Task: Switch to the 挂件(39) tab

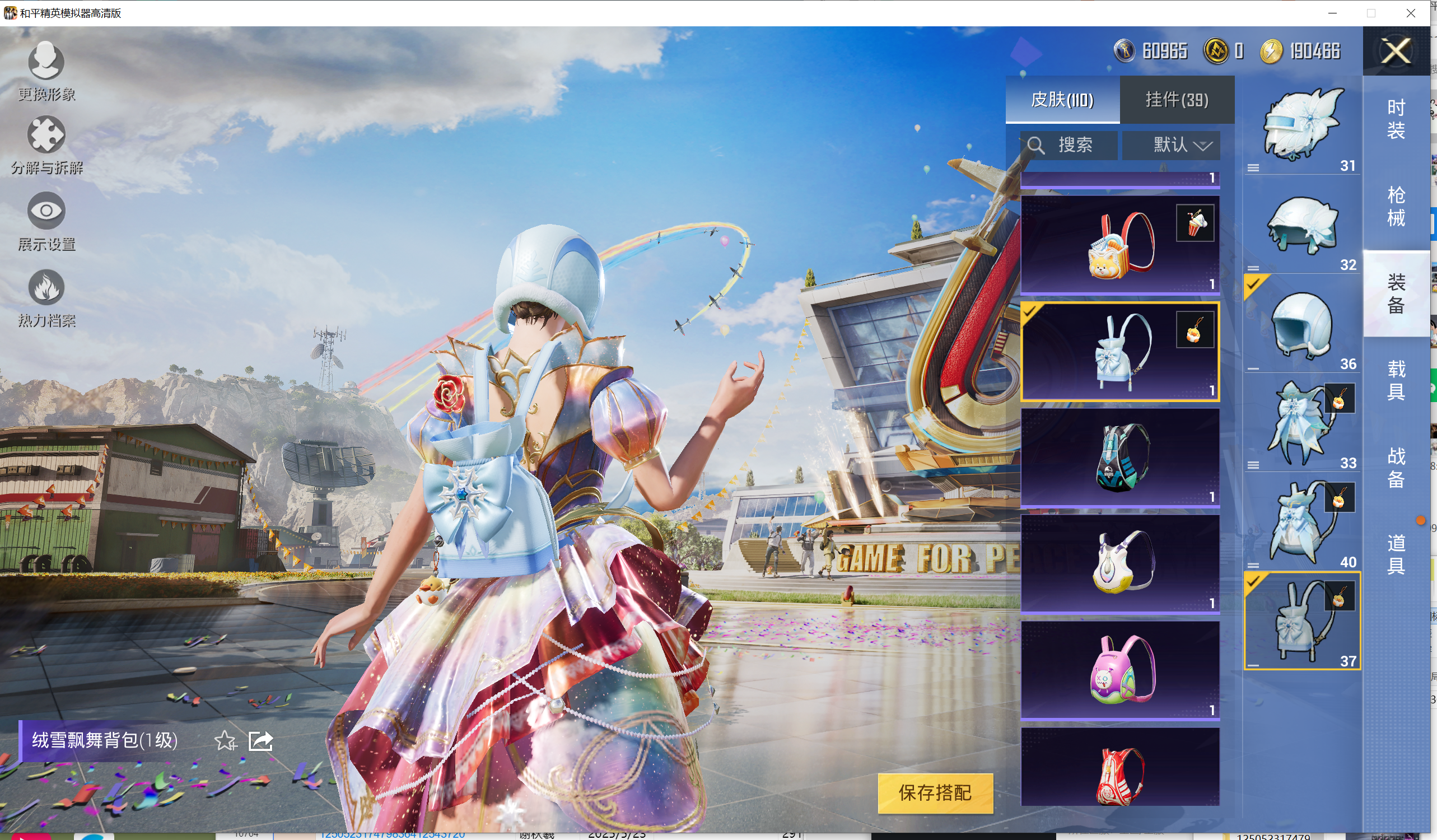Action: pos(1177,100)
